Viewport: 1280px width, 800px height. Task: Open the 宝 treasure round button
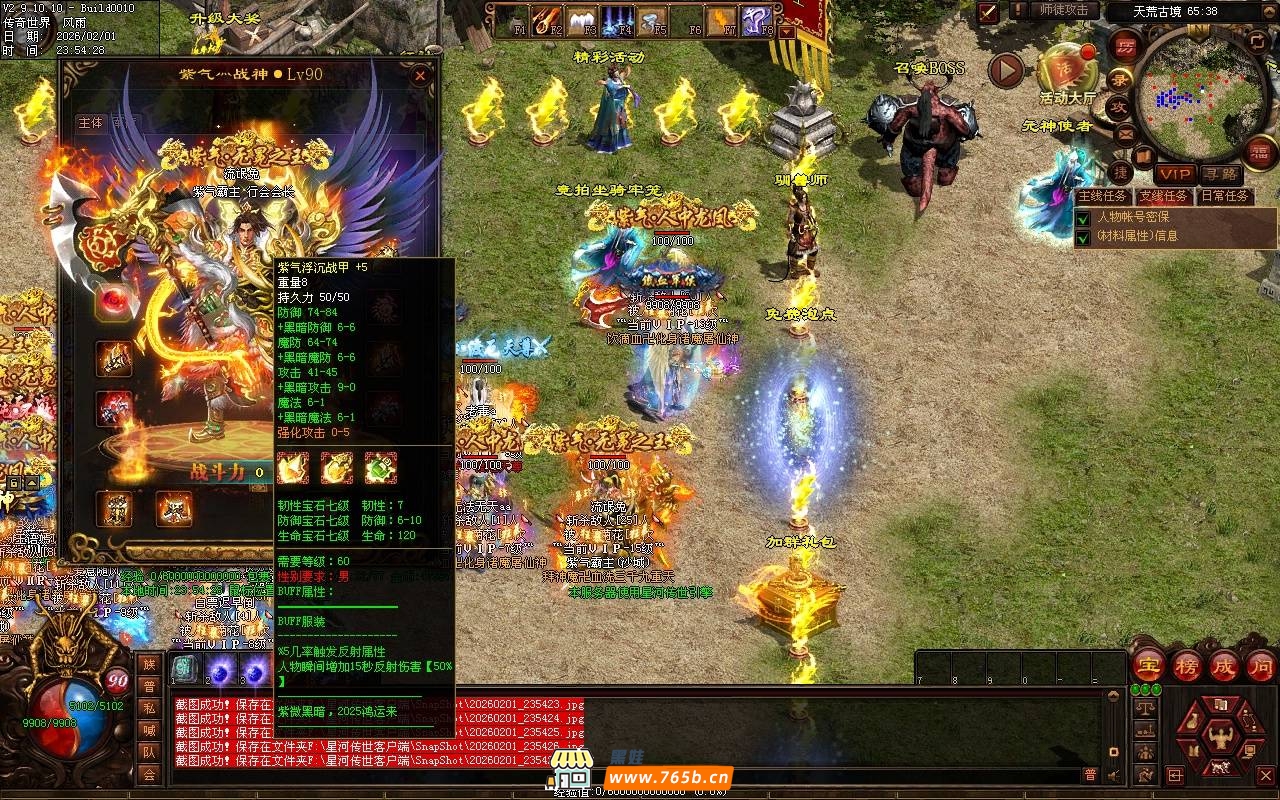(x=1148, y=666)
